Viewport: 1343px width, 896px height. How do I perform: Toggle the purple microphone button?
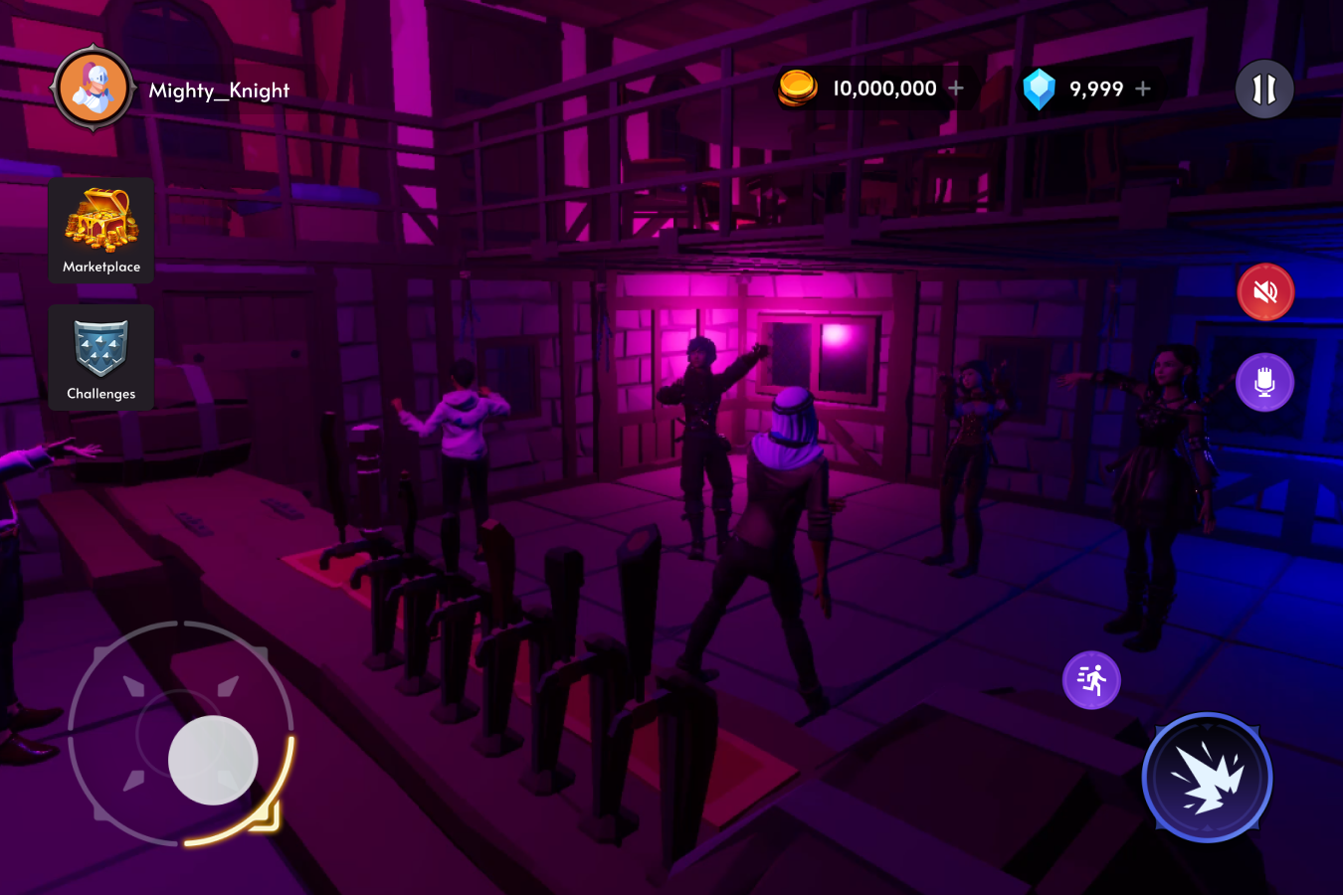(x=1265, y=382)
